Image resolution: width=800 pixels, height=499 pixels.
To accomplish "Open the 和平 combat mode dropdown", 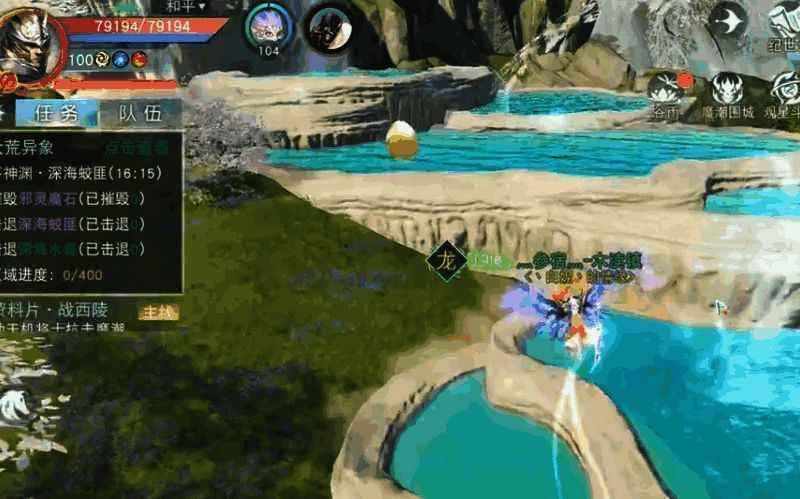I will [186, 6].
